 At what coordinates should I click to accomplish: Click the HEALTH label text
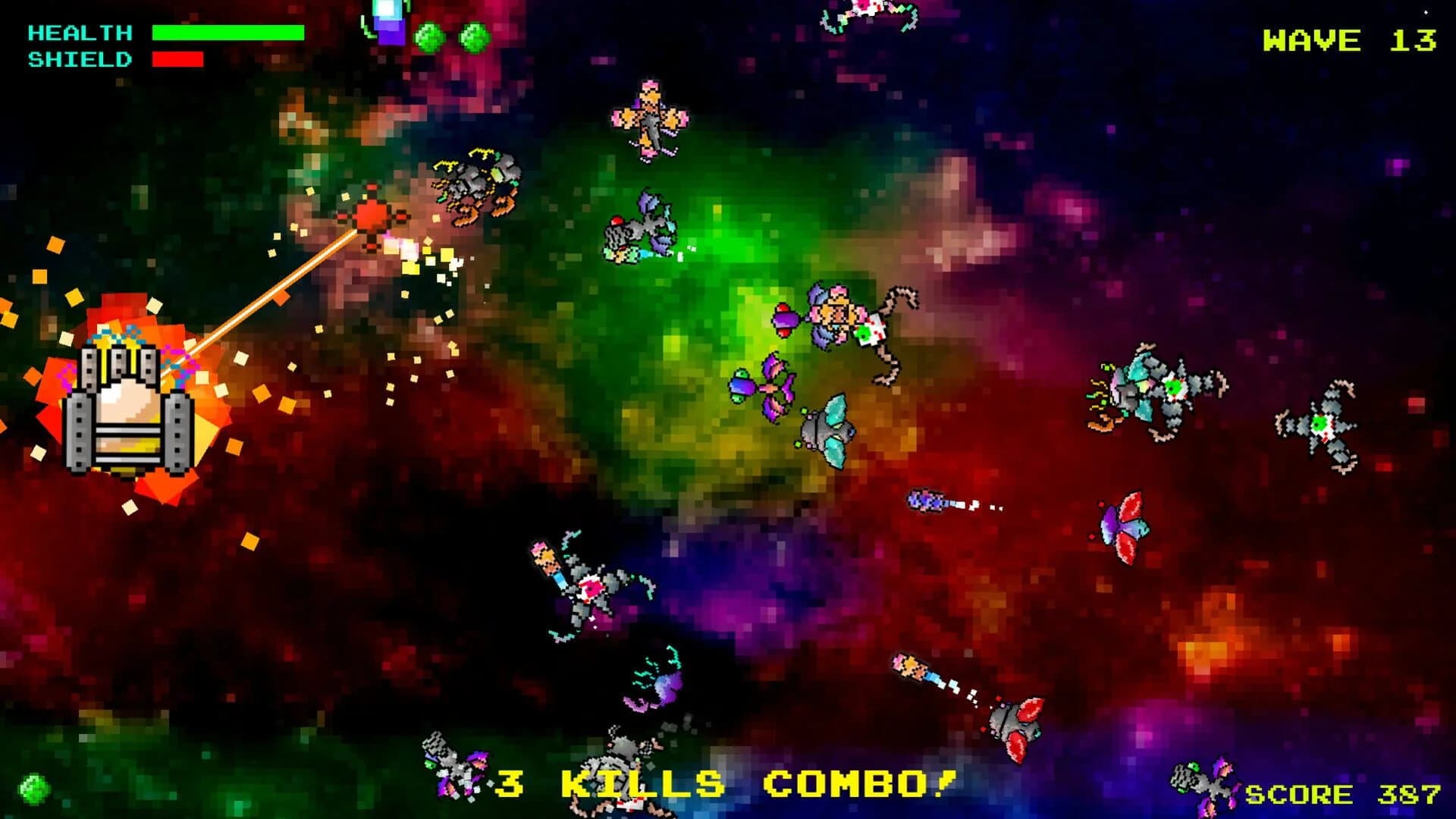click(80, 33)
